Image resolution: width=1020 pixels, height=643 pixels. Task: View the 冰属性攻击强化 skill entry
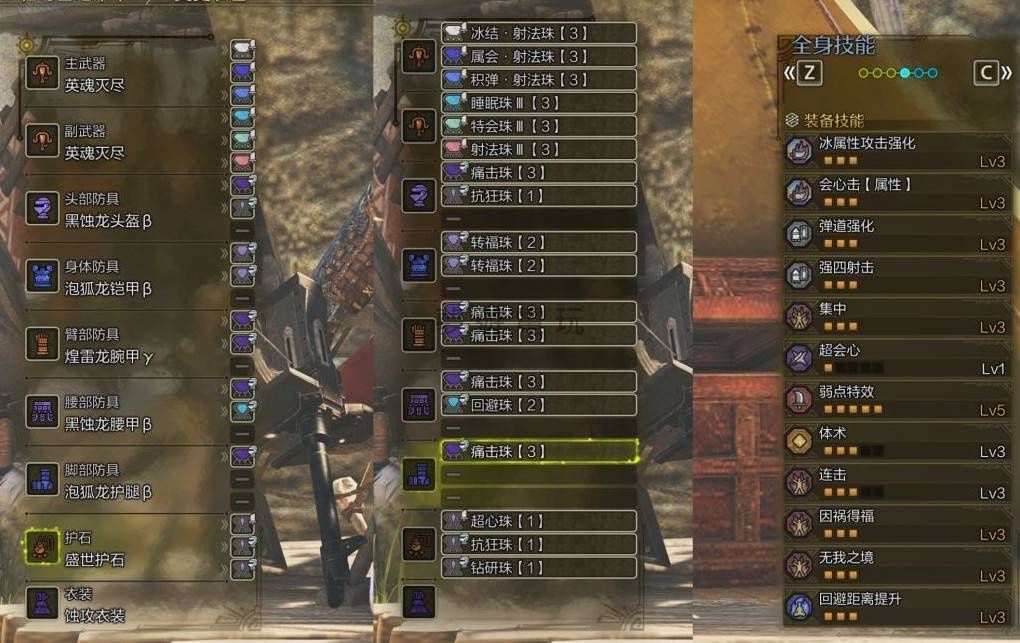pyautogui.click(x=897, y=152)
